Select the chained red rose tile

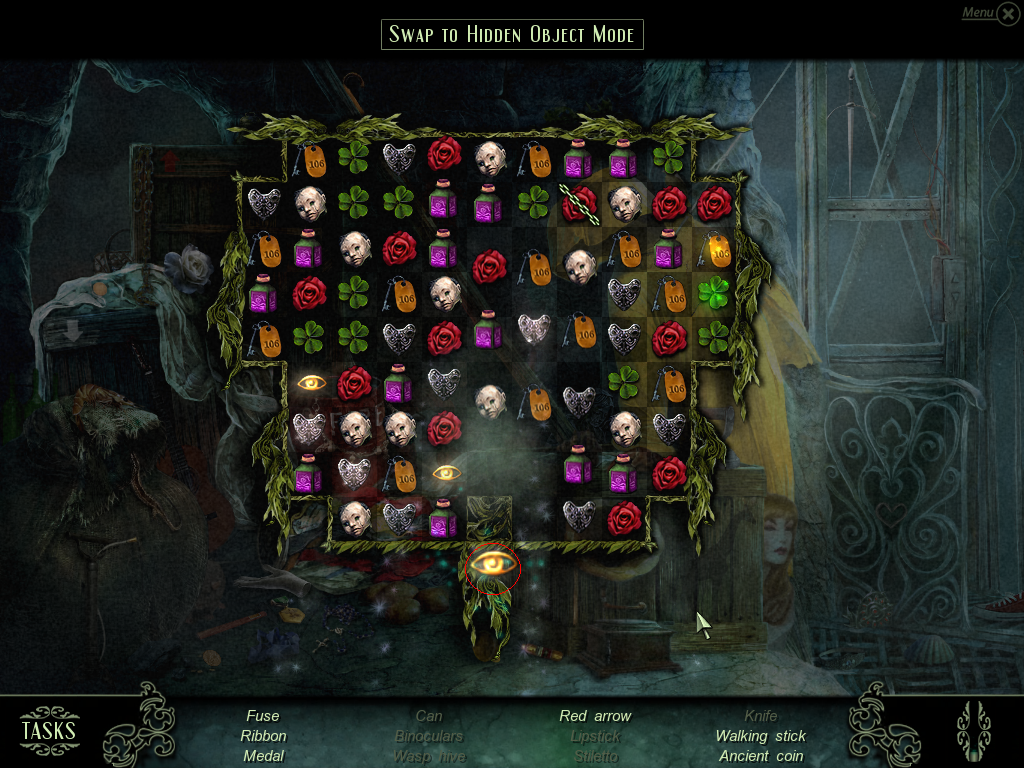[578, 203]
